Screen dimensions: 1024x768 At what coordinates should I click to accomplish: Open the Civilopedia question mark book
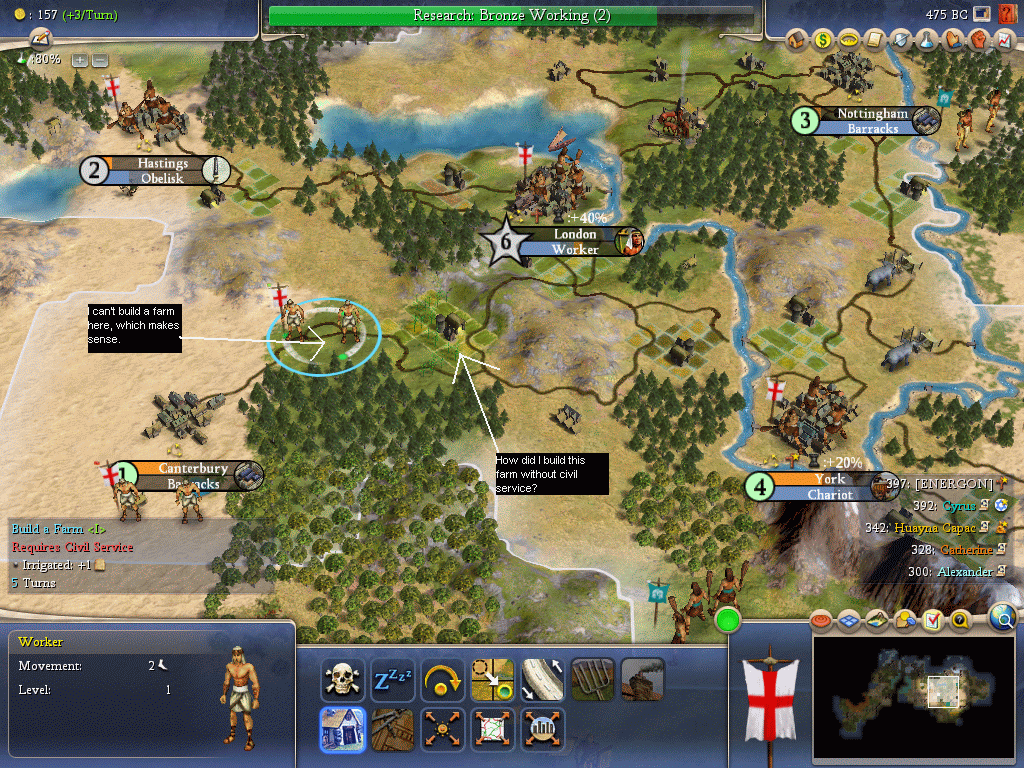[959, 620]
